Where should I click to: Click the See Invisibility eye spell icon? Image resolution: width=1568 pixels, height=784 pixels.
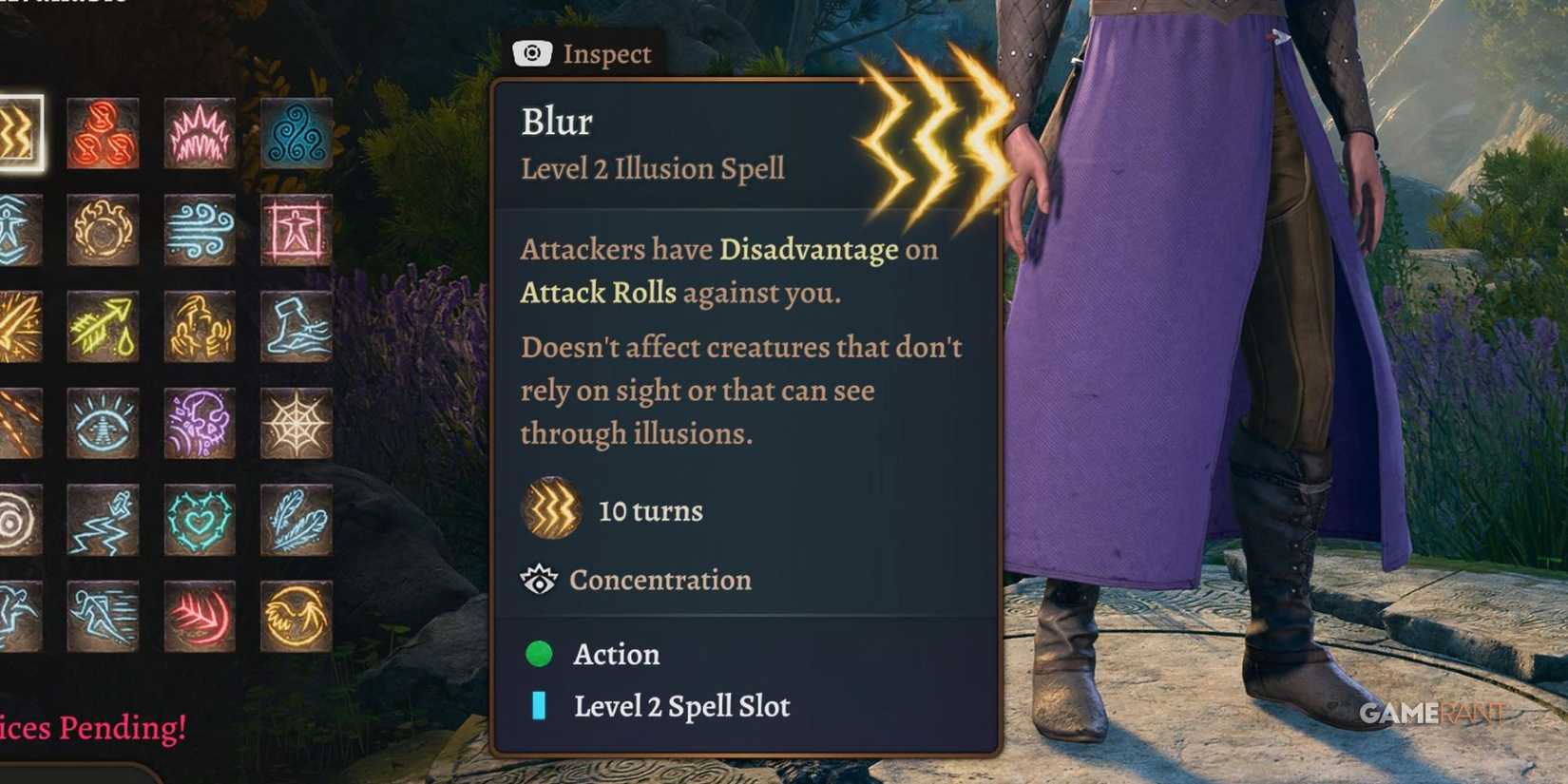(105, 426)
